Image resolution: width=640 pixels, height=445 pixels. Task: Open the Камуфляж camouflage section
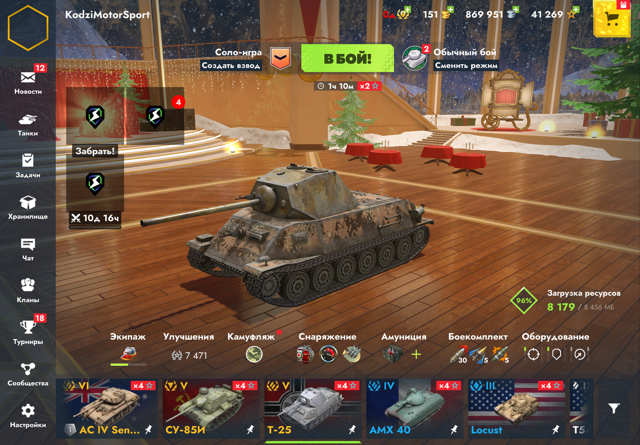251,347
